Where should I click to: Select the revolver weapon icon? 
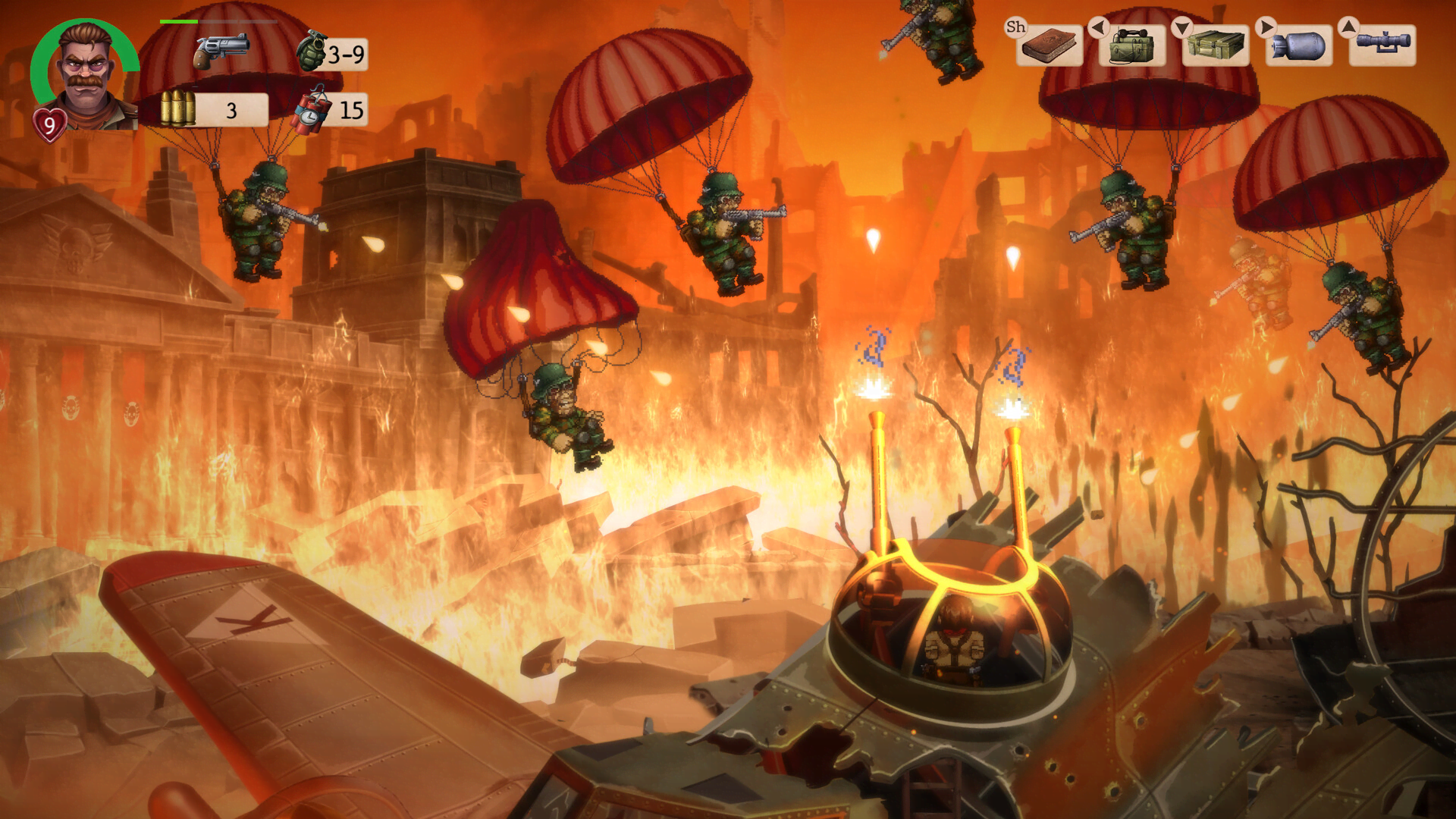click(x=221, y=50)
